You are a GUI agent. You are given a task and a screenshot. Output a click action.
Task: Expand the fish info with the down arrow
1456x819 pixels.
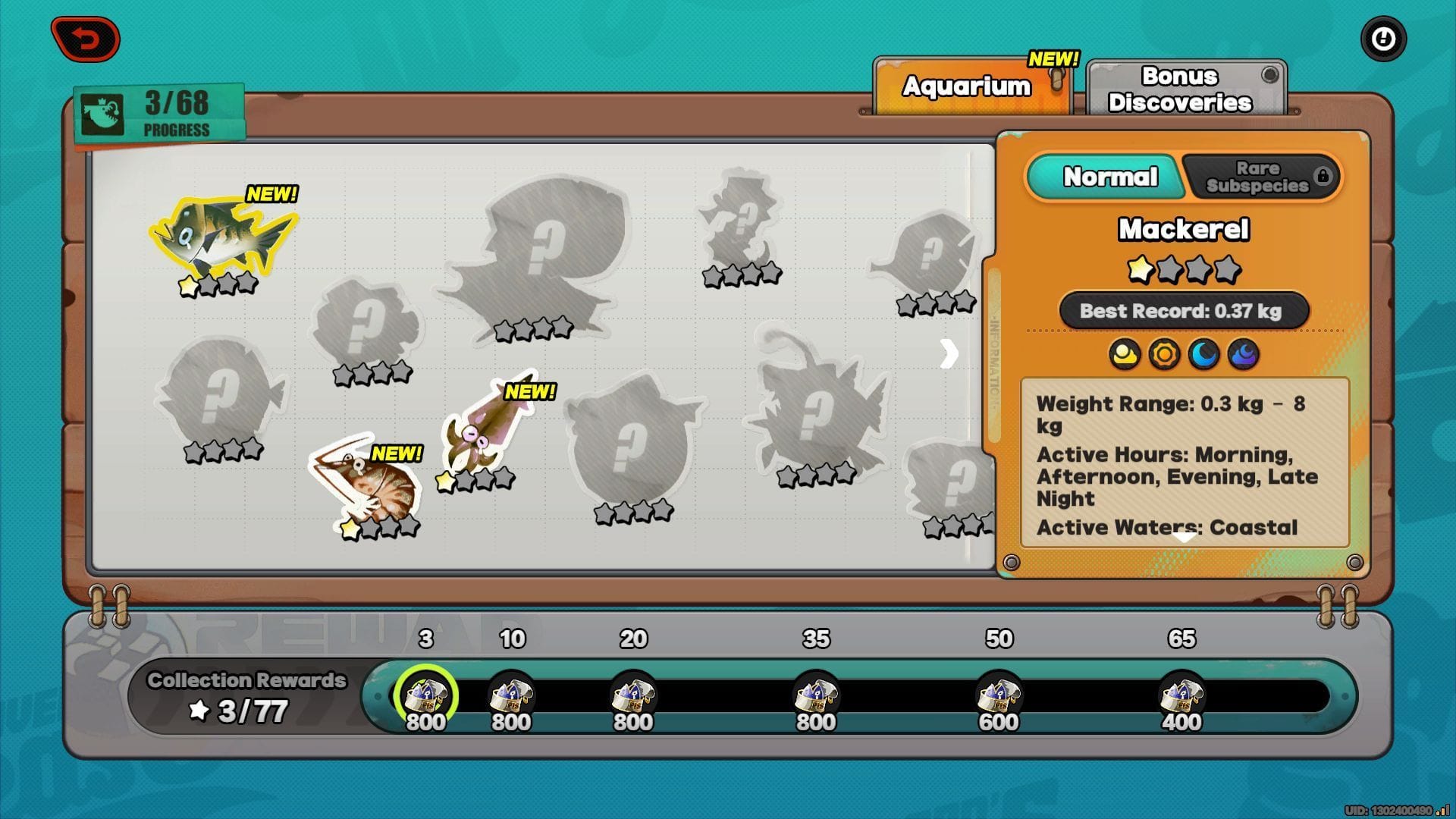(x=1185, y=537)
